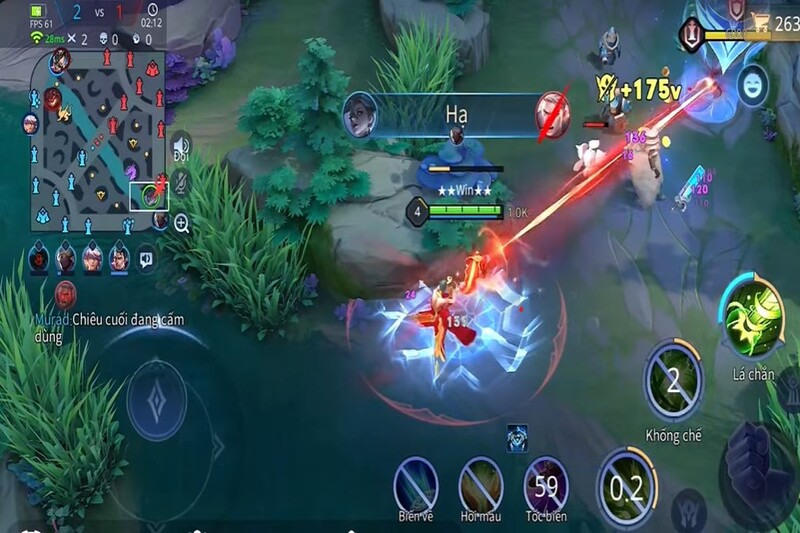800x533 pixels.
Task: Use the skill showing 0.2 cooldown
Action: [625, 487]
